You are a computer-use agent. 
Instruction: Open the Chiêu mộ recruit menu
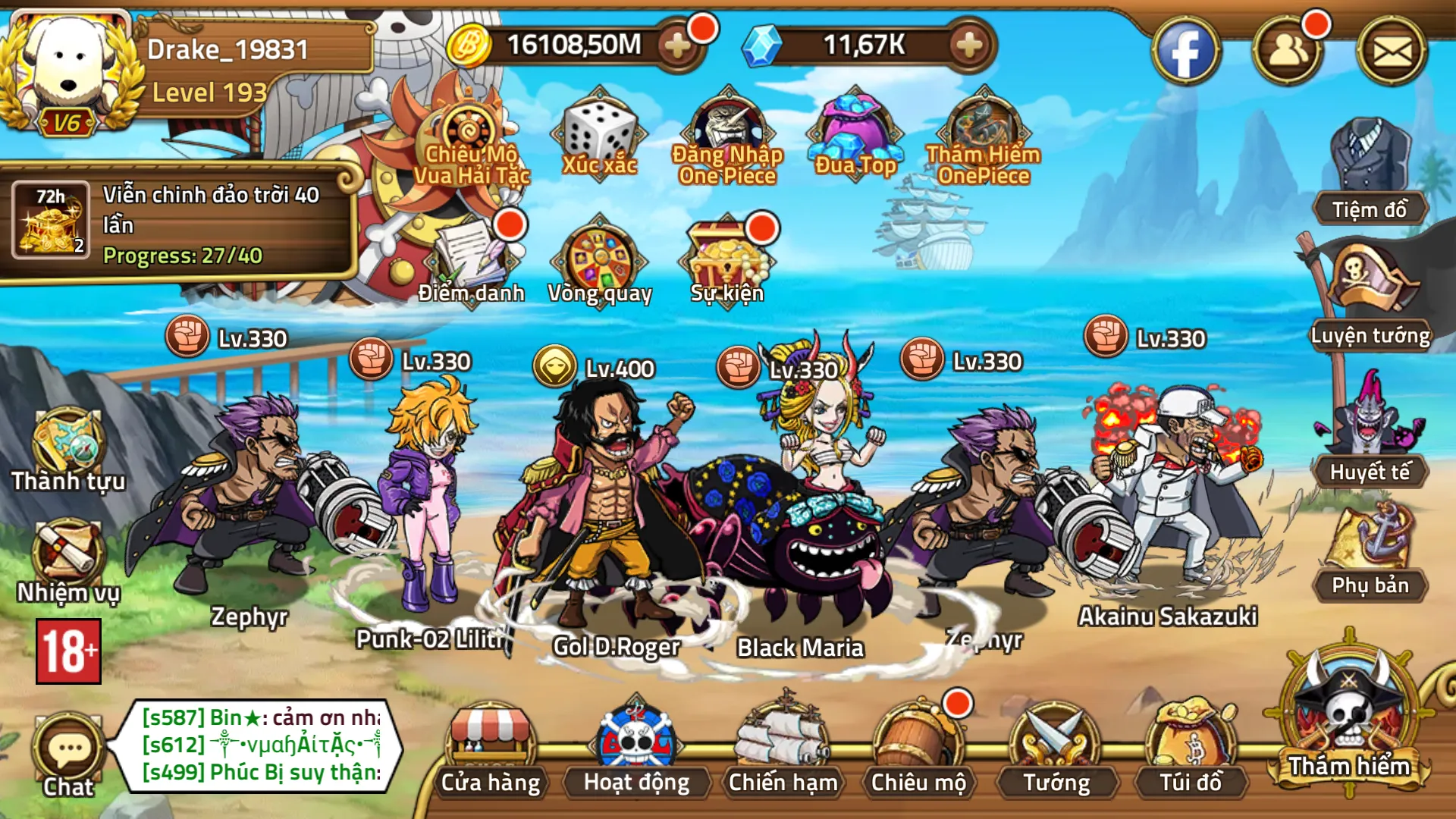[x=918, y=751]
